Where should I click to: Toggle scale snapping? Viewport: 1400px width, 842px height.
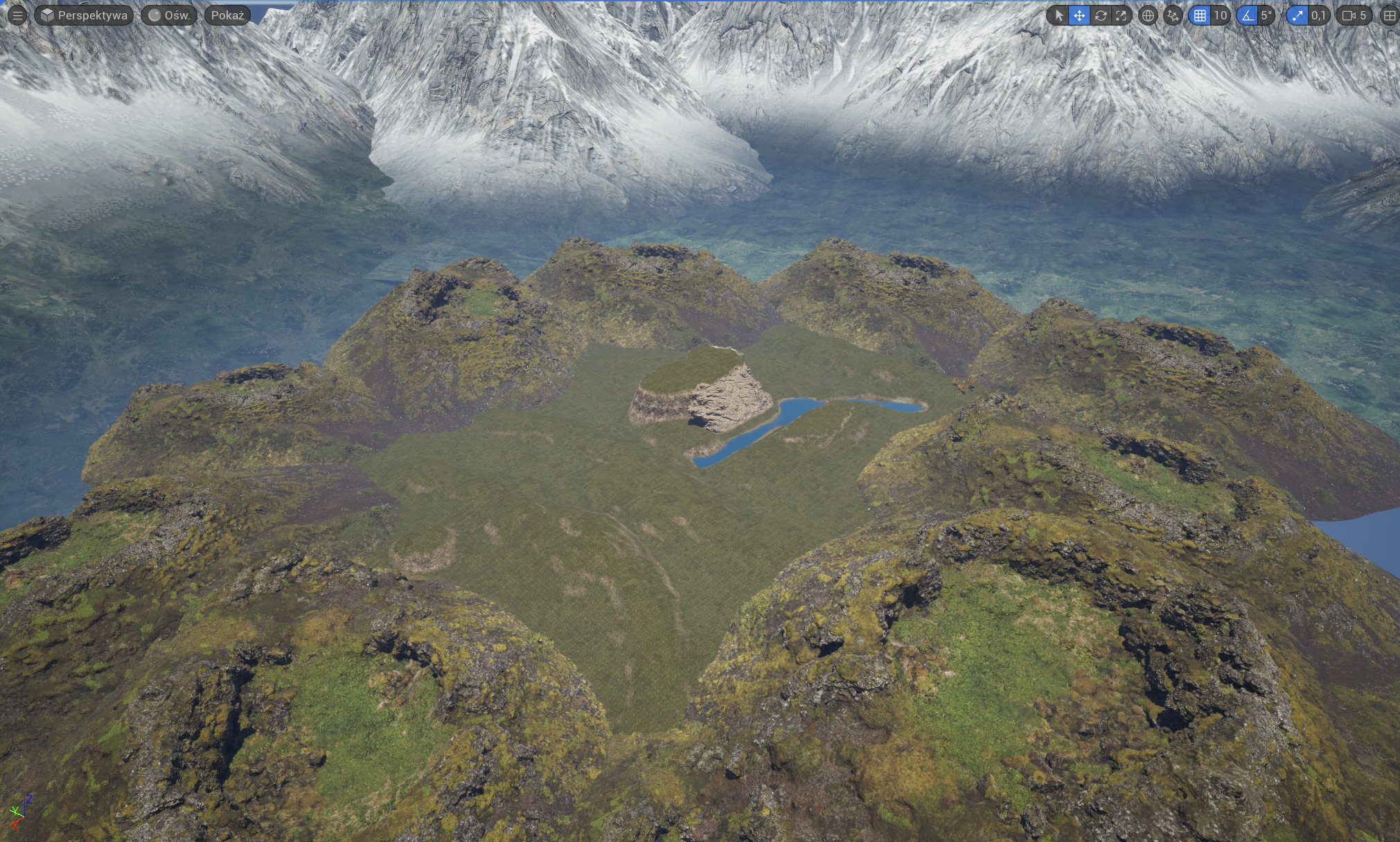[x=1297, y=15]
